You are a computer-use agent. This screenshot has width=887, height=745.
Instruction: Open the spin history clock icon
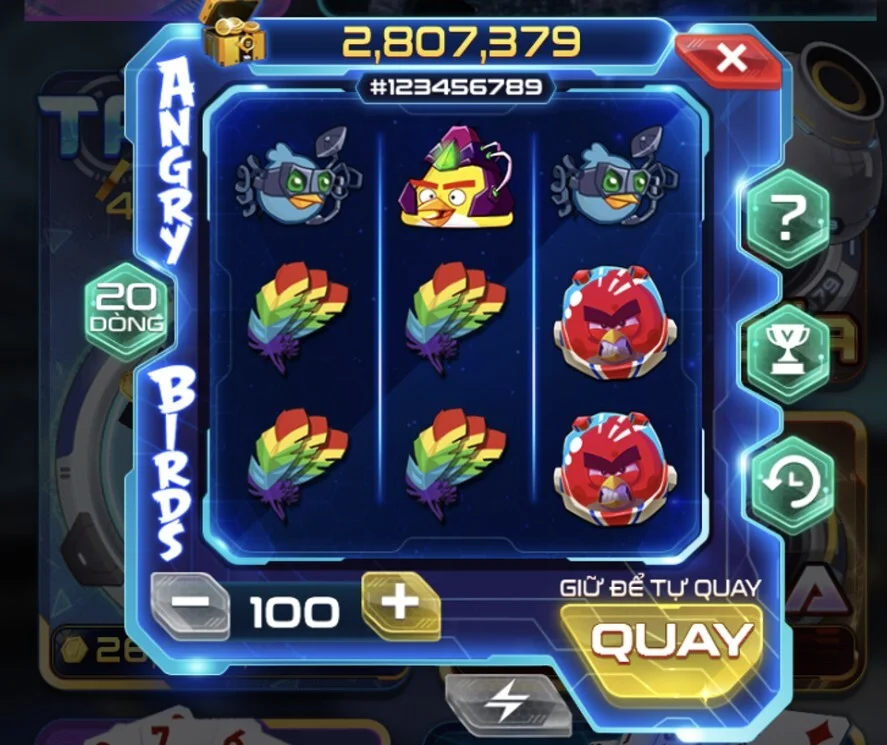tap(791, 485)
